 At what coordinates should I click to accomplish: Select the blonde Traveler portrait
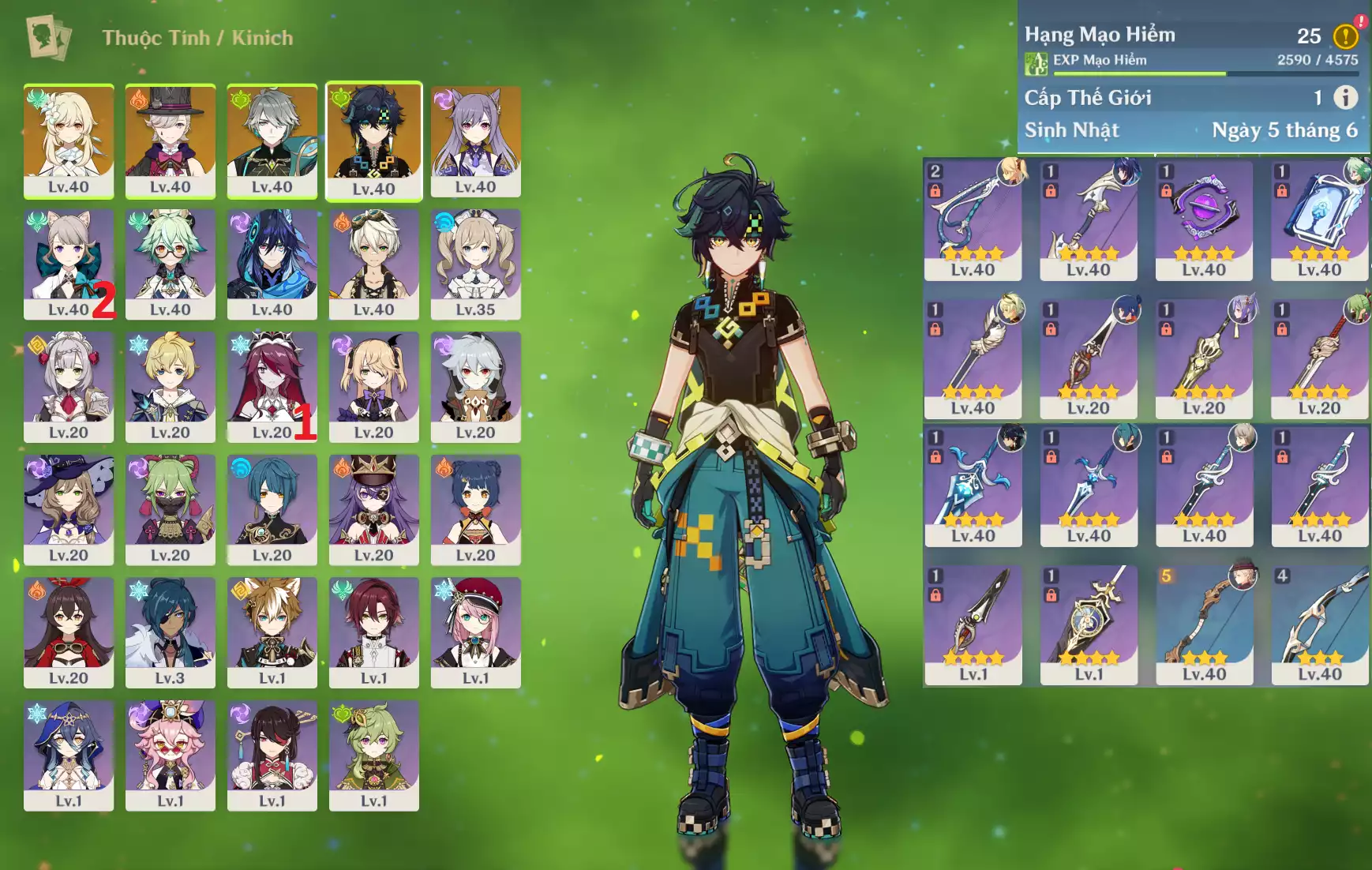click(x=69, y=140)
